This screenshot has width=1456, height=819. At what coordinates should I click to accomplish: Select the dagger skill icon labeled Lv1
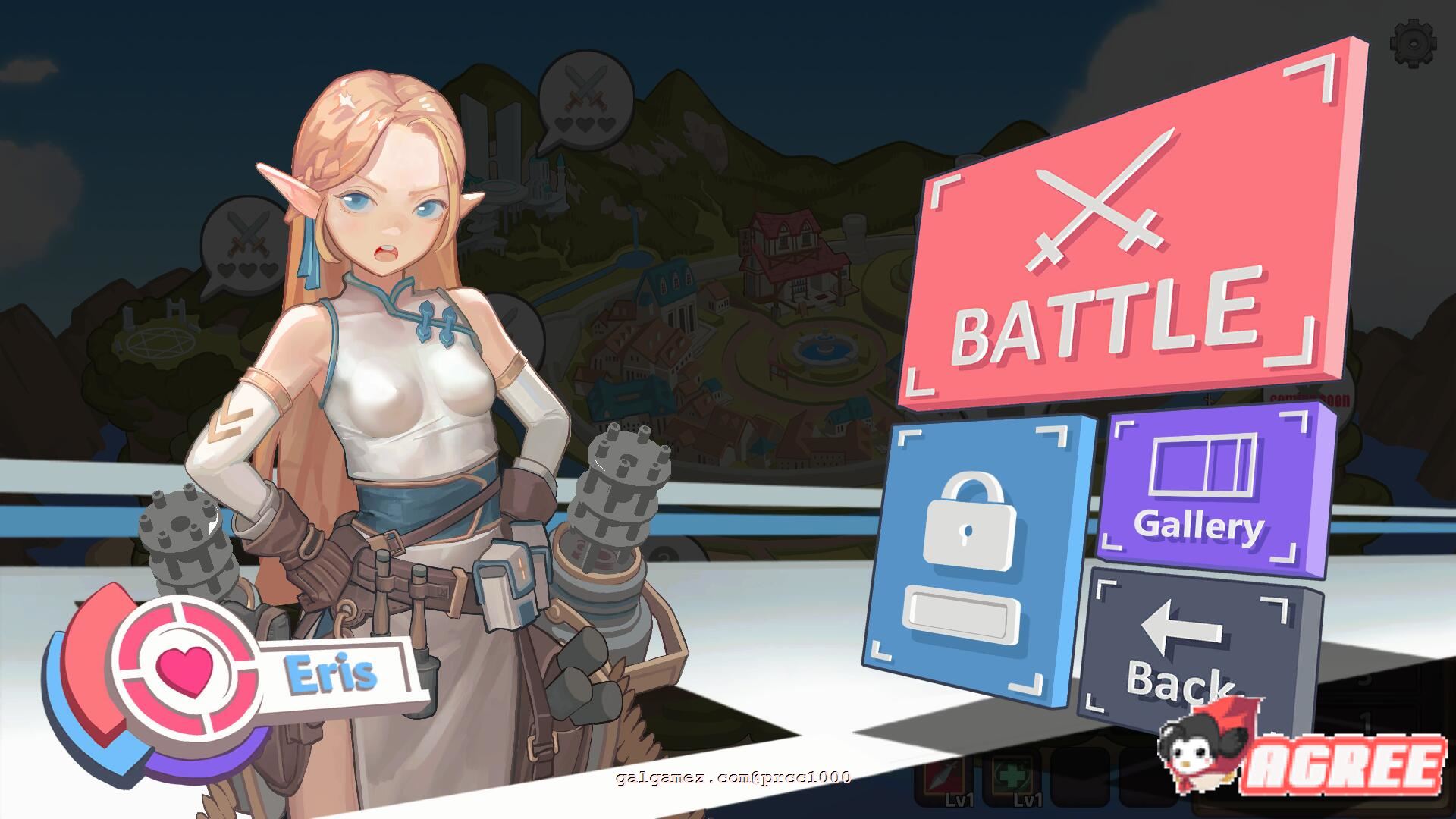click(943, 777)
